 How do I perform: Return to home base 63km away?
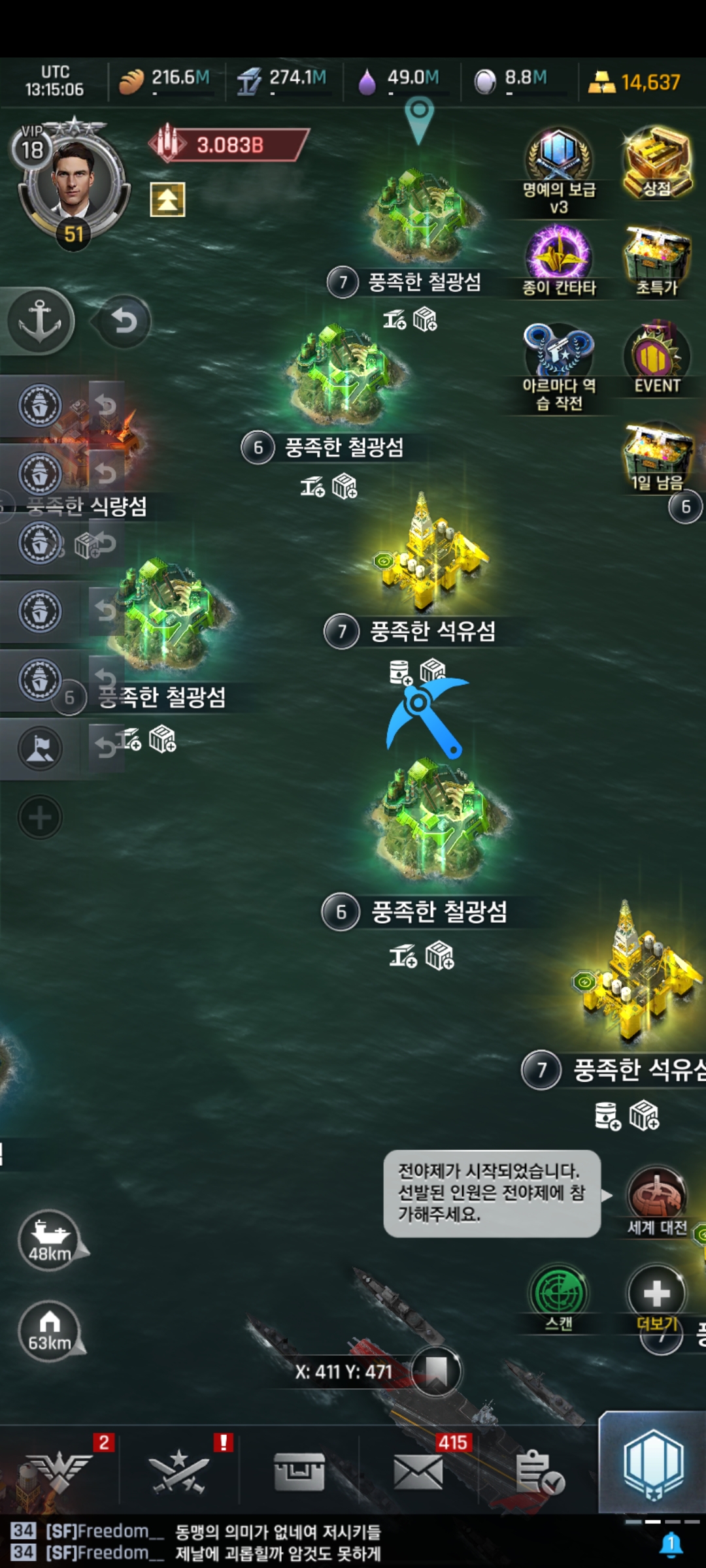click(50, 1331)
